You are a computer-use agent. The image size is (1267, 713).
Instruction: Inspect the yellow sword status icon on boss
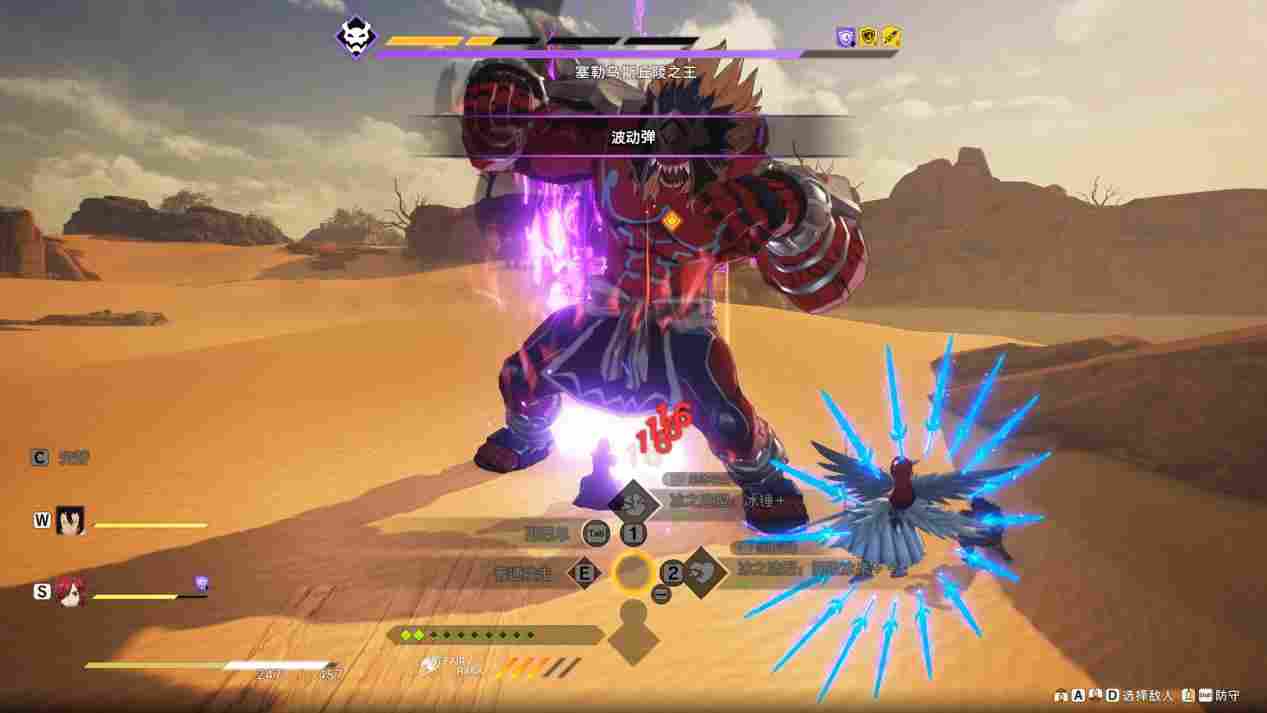(x=892, y=37)
